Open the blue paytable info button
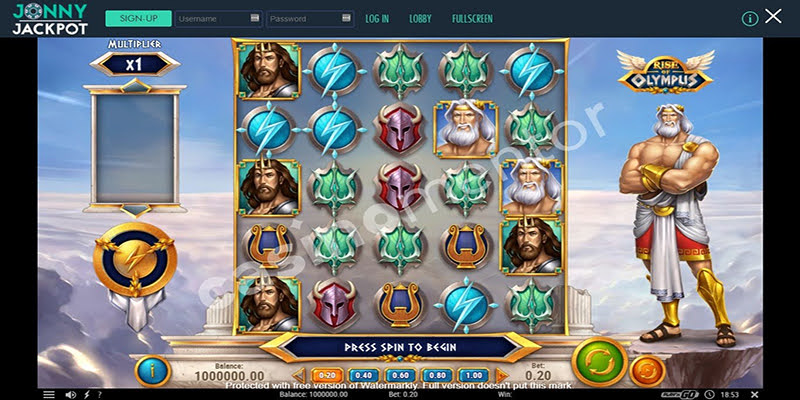The height and width of the screenshot is (400, 800). point(151,371)
